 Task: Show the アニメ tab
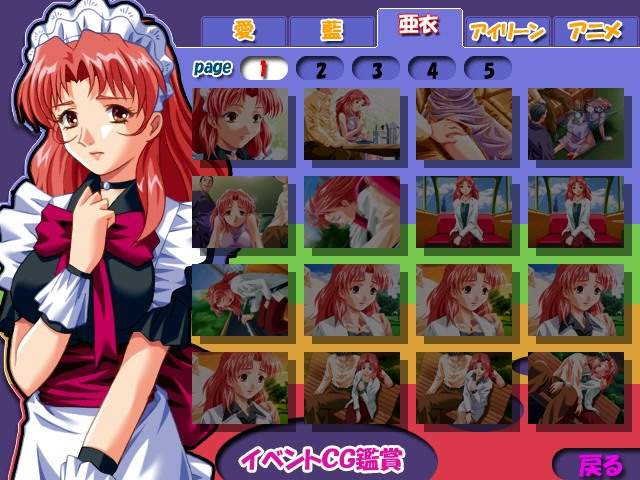(x=594, y=31)
